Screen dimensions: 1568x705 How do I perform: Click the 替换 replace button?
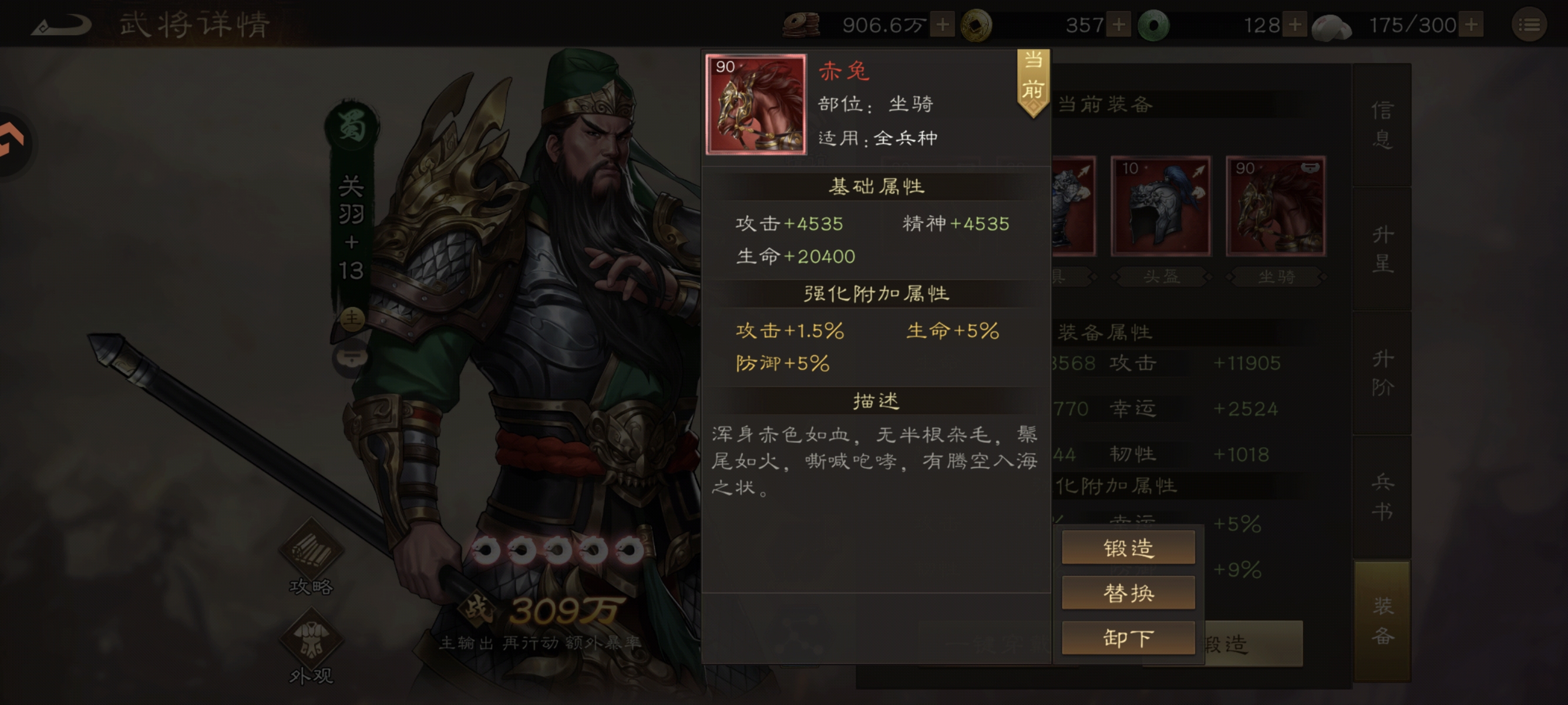pyautogui.click(x=1128, y=592)
